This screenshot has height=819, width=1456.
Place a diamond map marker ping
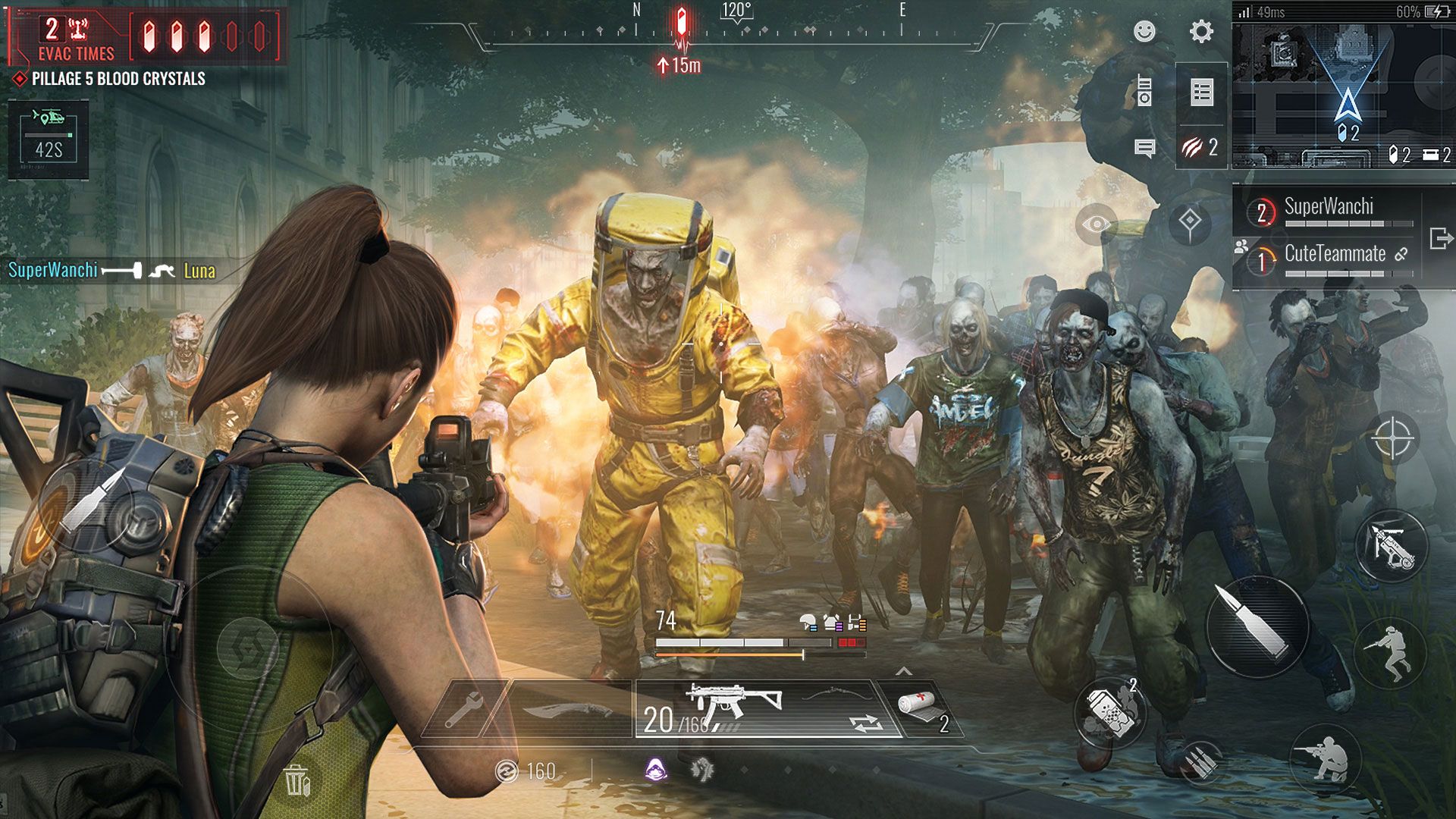(1190, 221)
